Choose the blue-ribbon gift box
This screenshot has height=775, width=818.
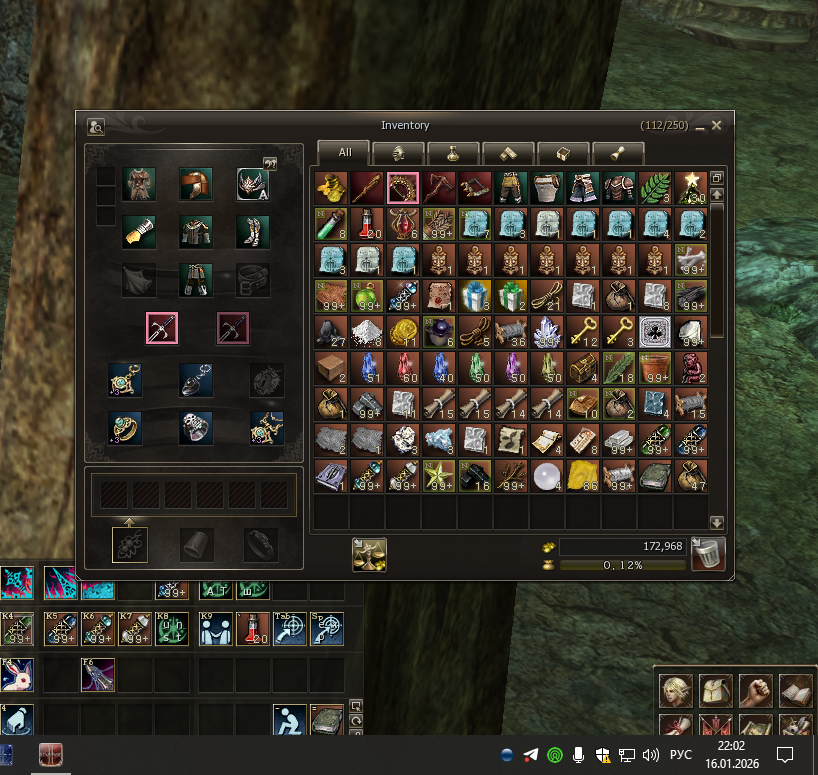point(475,295)
